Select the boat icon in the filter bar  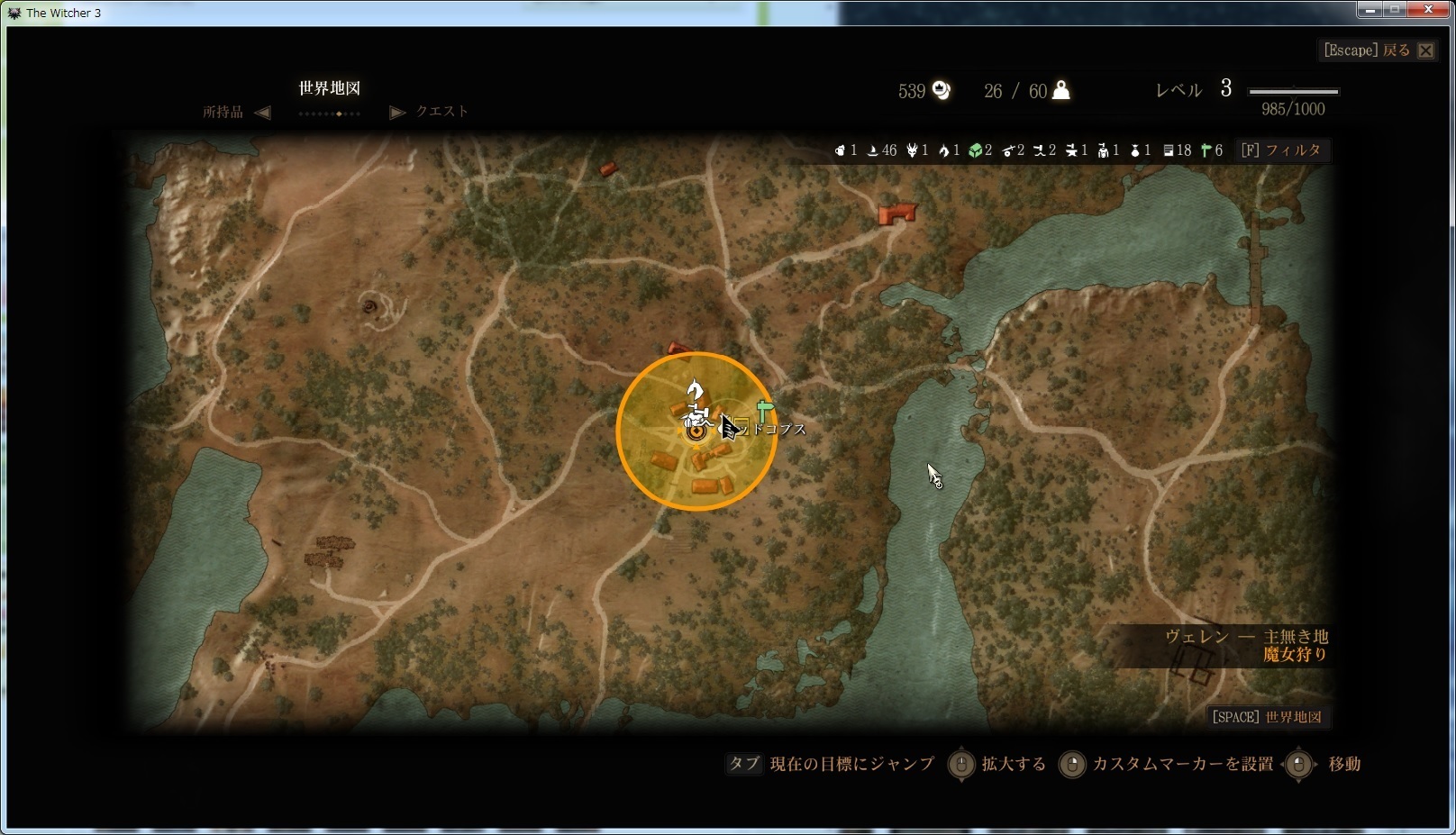coord(872,150)
